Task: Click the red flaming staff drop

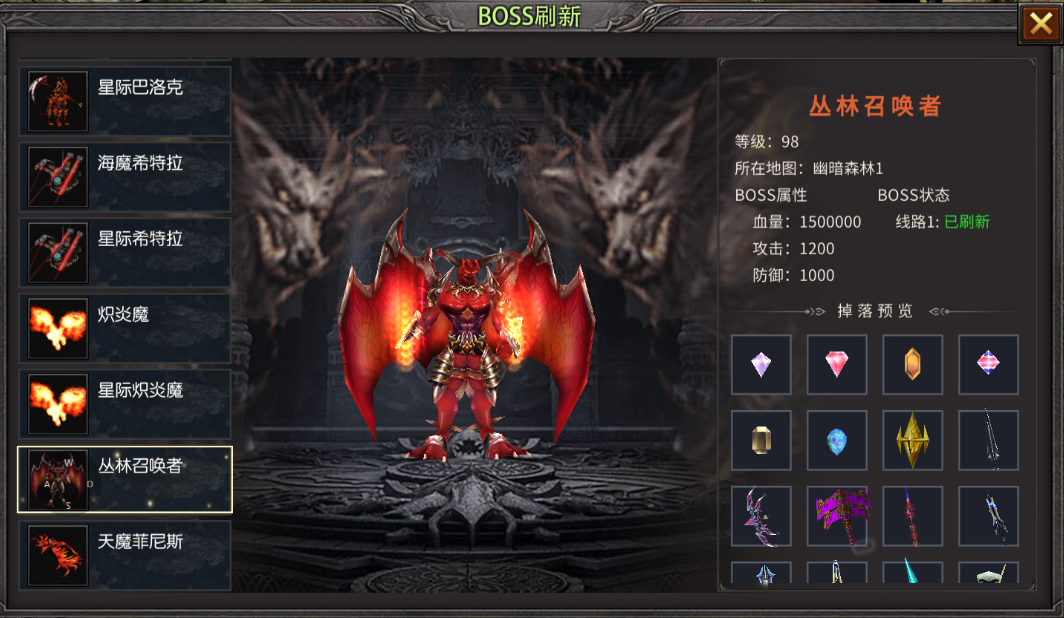Action: 913,516
